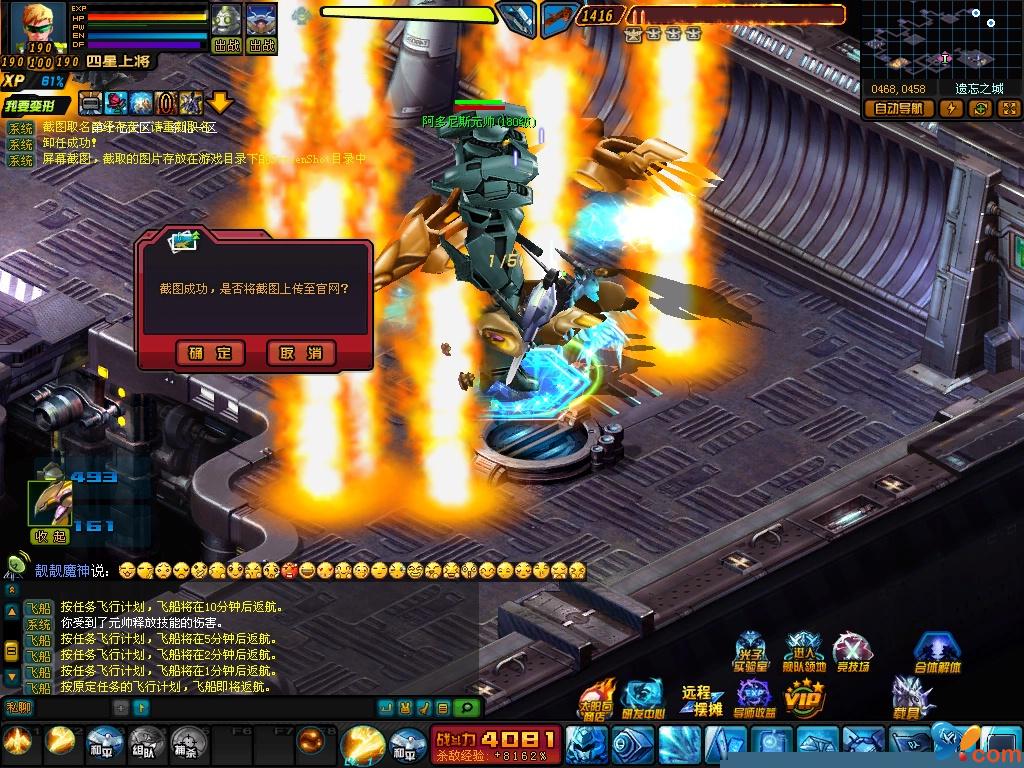Click the 进入舰队领地 fleet territory icon

[x=804, y=653]
